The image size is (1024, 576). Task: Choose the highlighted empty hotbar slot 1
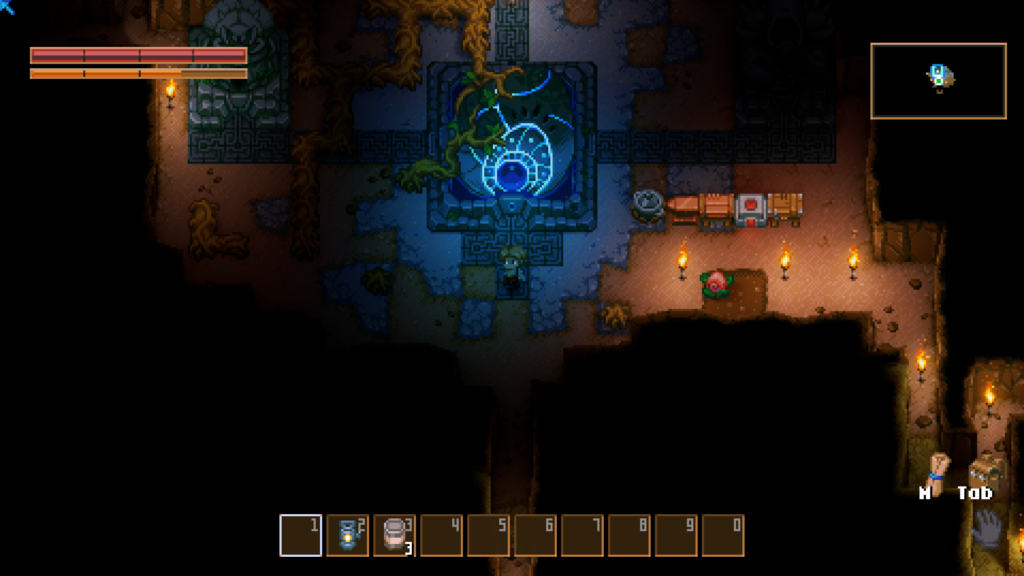[x=300, y=535]
